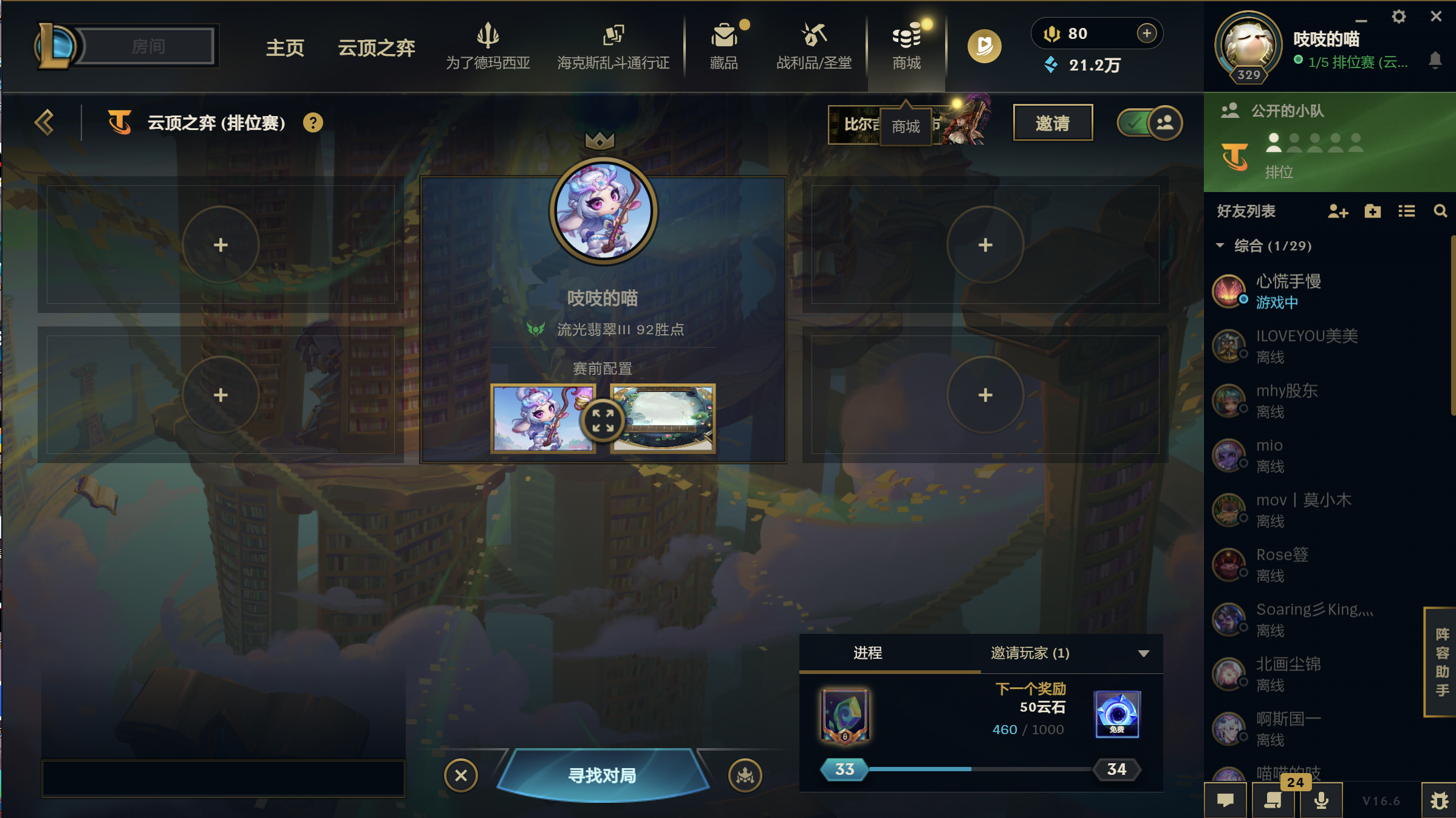
Task: Create a friend group with the folder icon
Action: click(x=1372, y=211)
